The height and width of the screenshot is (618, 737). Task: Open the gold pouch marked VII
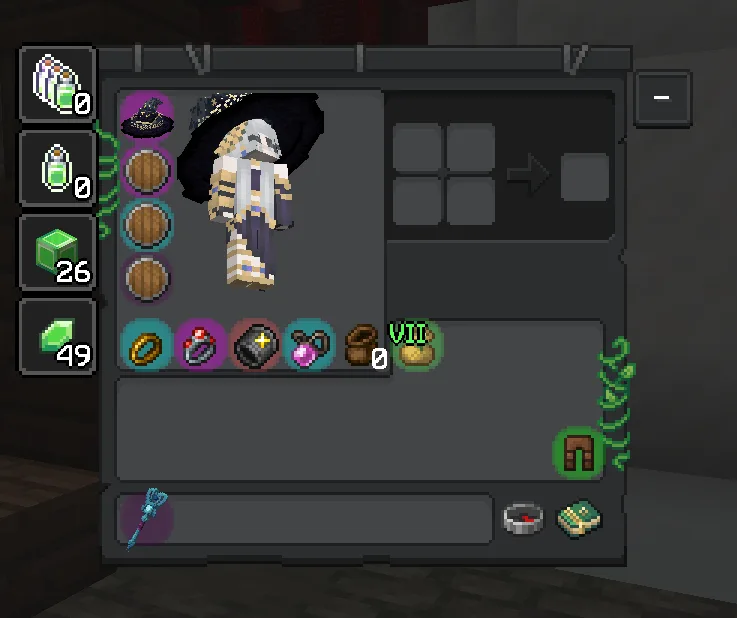pos(416,346)
